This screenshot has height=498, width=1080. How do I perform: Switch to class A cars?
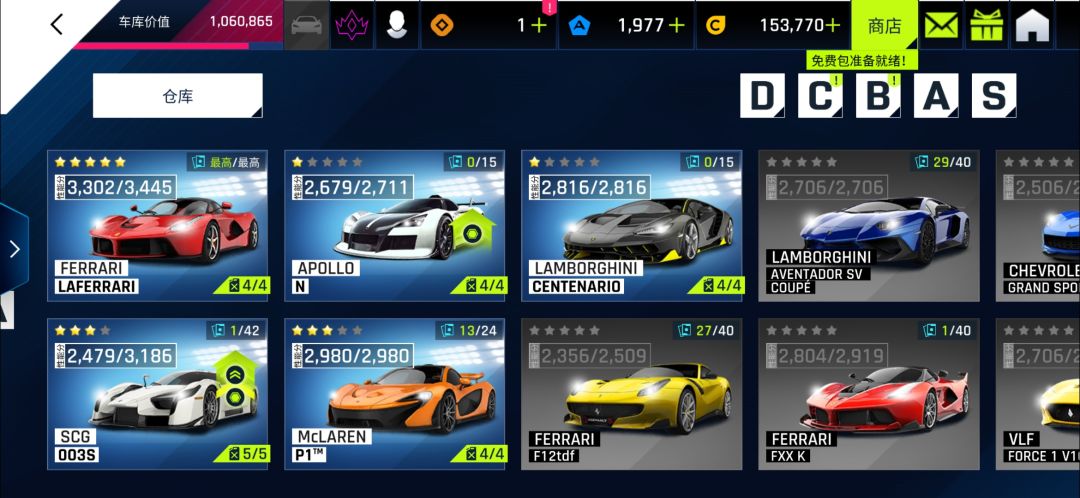(x=936, y=96)
